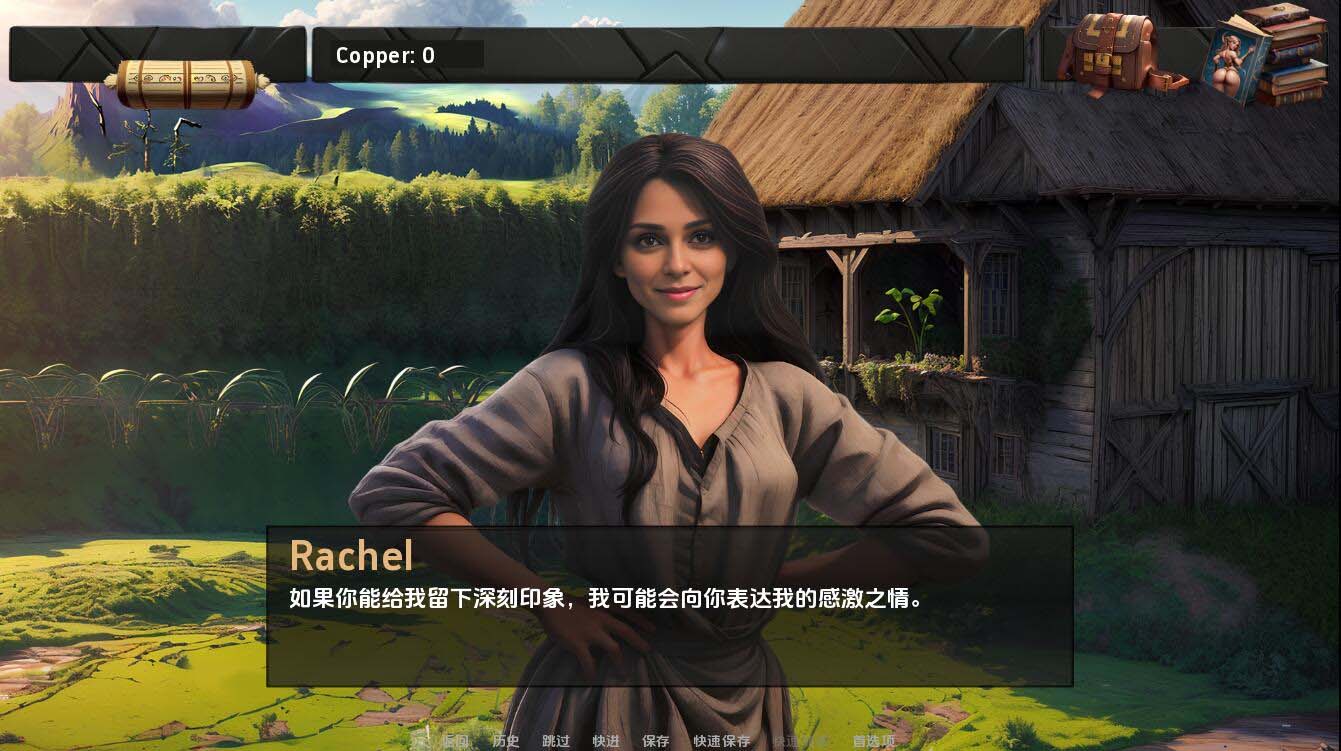Open the 保存 save screen
This screenshot has width=1341, height=751.
coord(655,741)
